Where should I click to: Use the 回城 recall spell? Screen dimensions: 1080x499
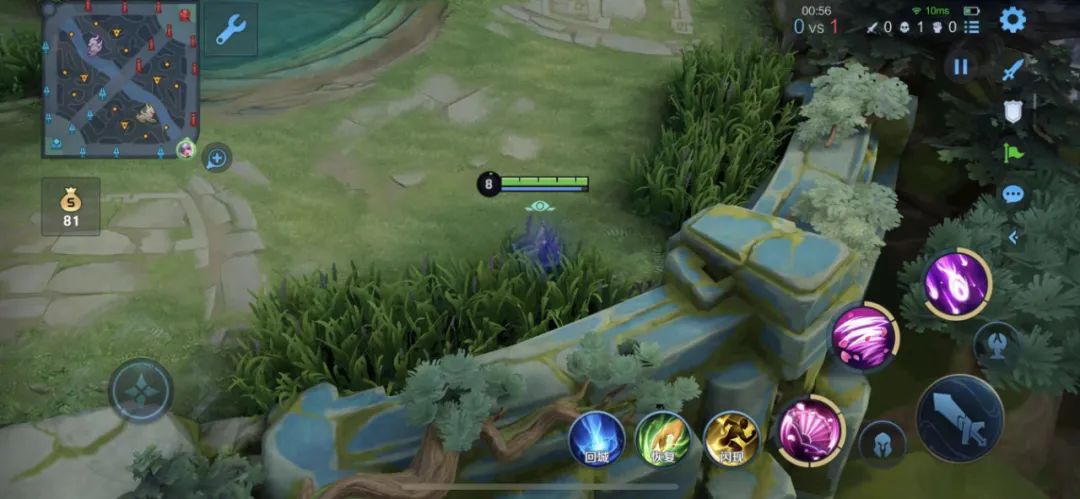(x=597, y=438)
